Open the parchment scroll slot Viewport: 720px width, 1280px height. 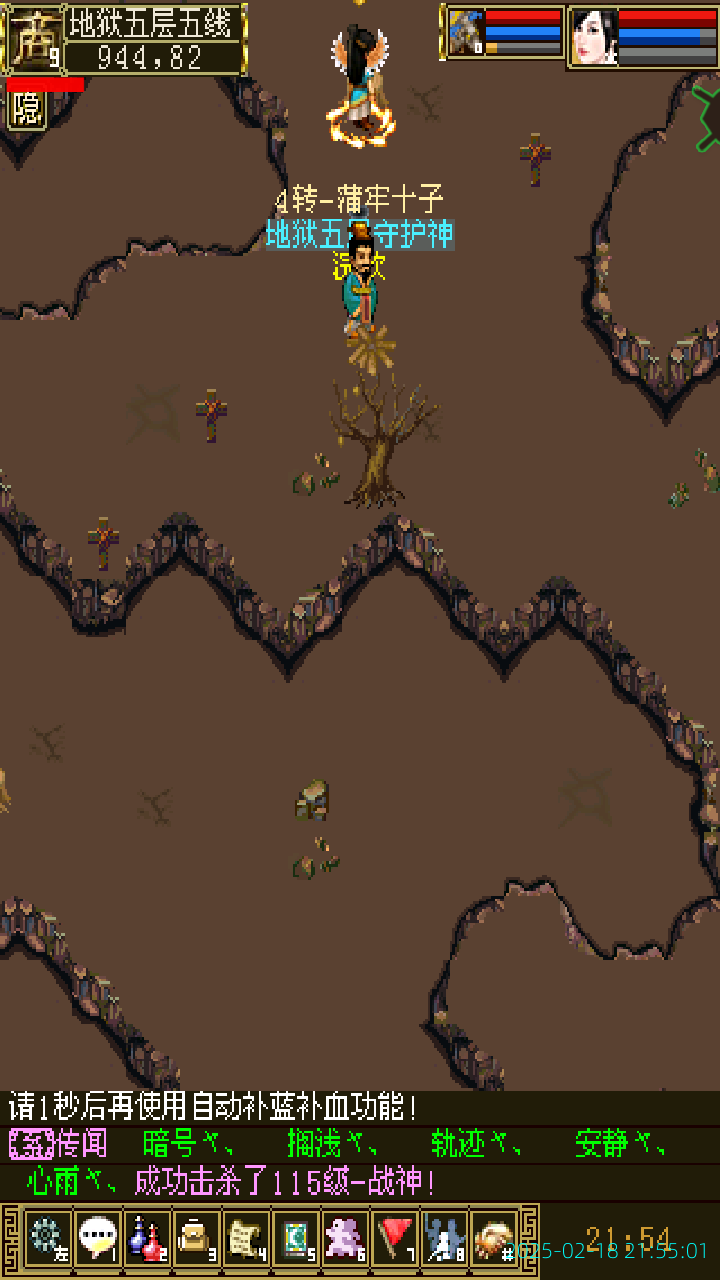(x=246, y=1239)
